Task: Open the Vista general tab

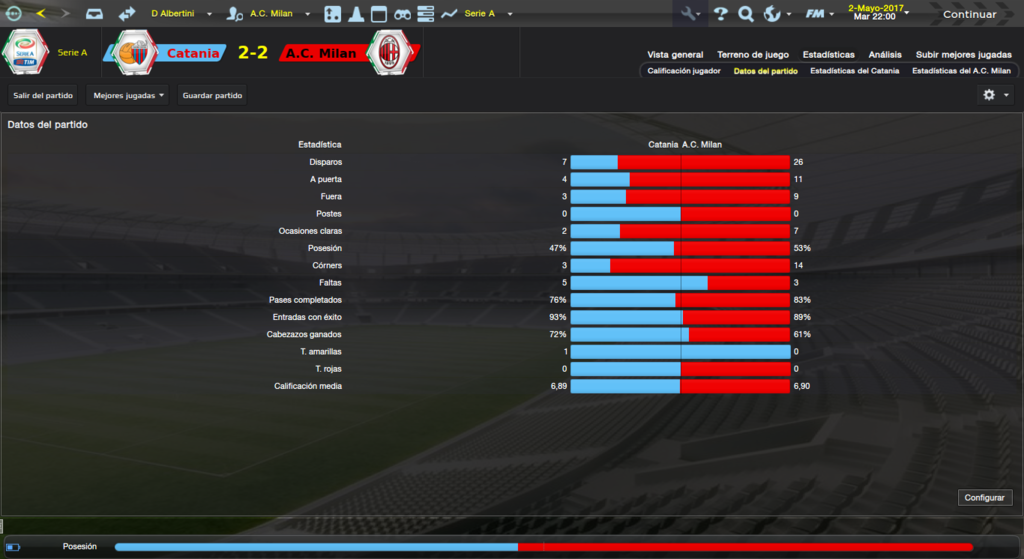Action: [675, 55]
